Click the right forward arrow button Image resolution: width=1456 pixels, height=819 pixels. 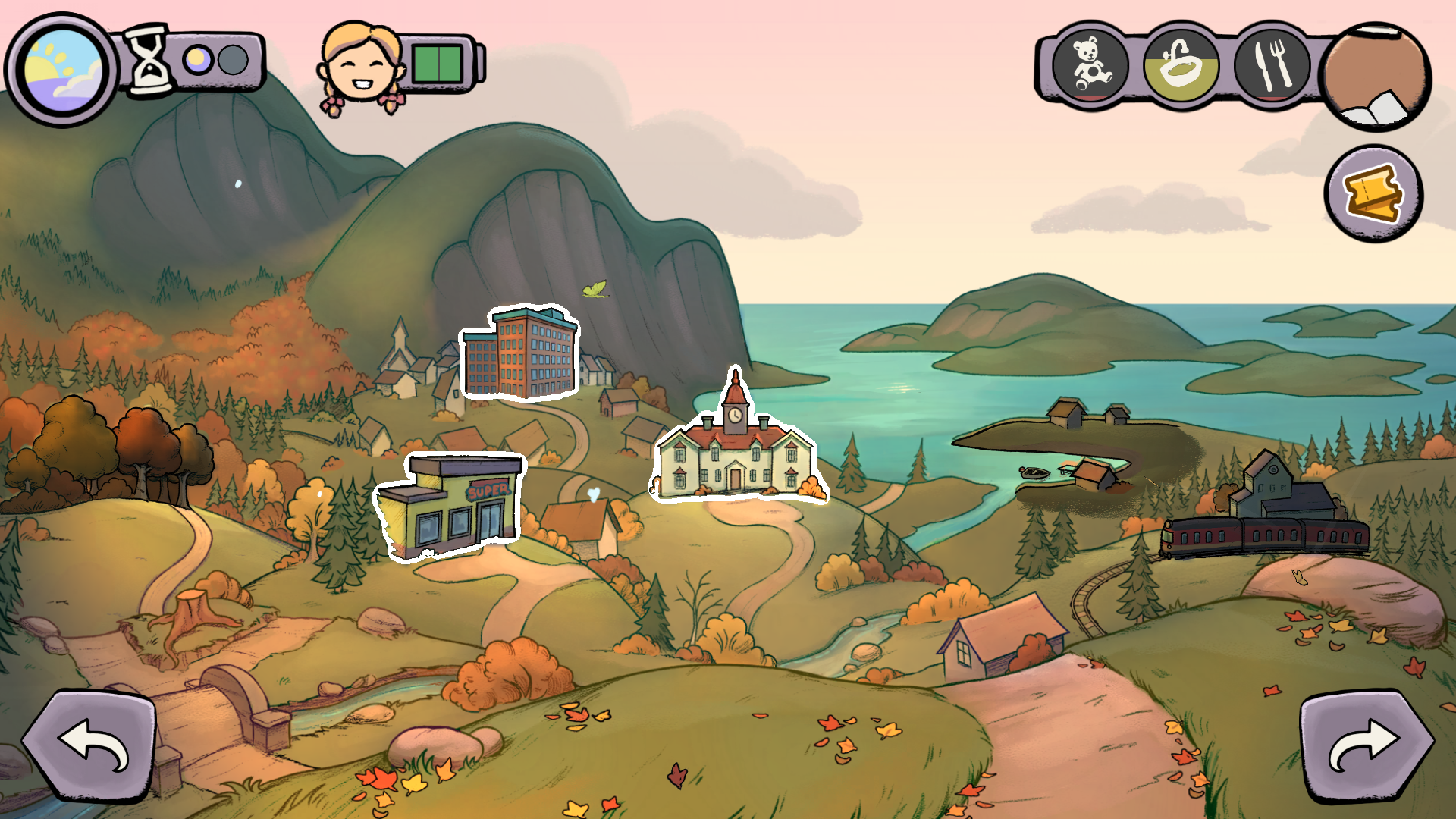(1366, 746)
